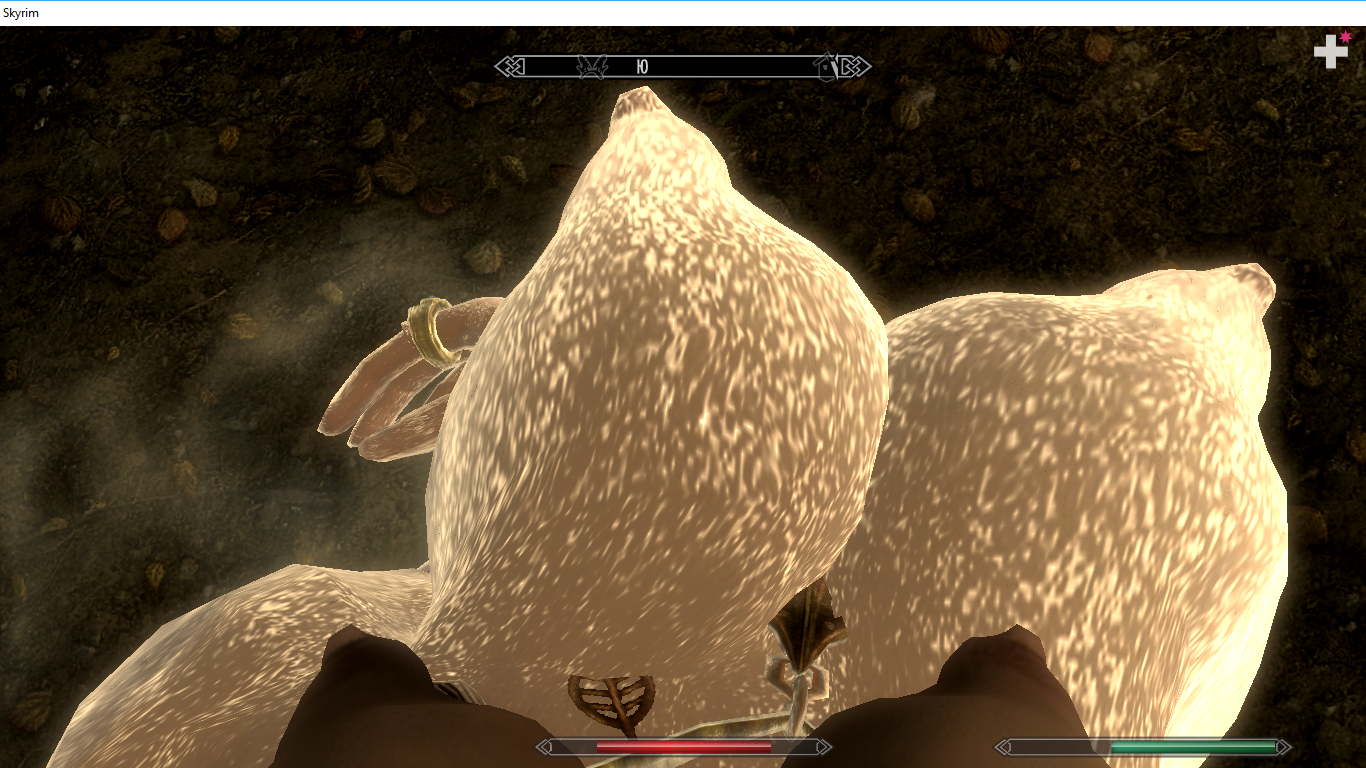Select the antler marker on the compass
This screenshot has height=768, width=1366.
click(x=592, y=66)
